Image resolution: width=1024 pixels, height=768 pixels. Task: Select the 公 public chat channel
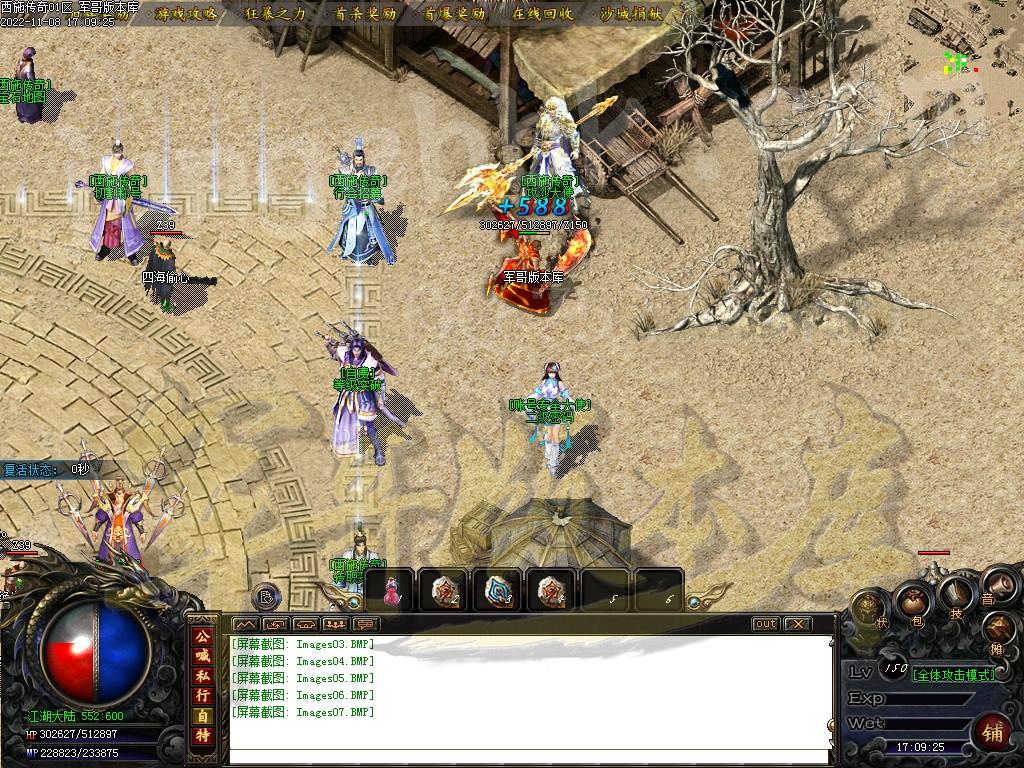[202, 636]
